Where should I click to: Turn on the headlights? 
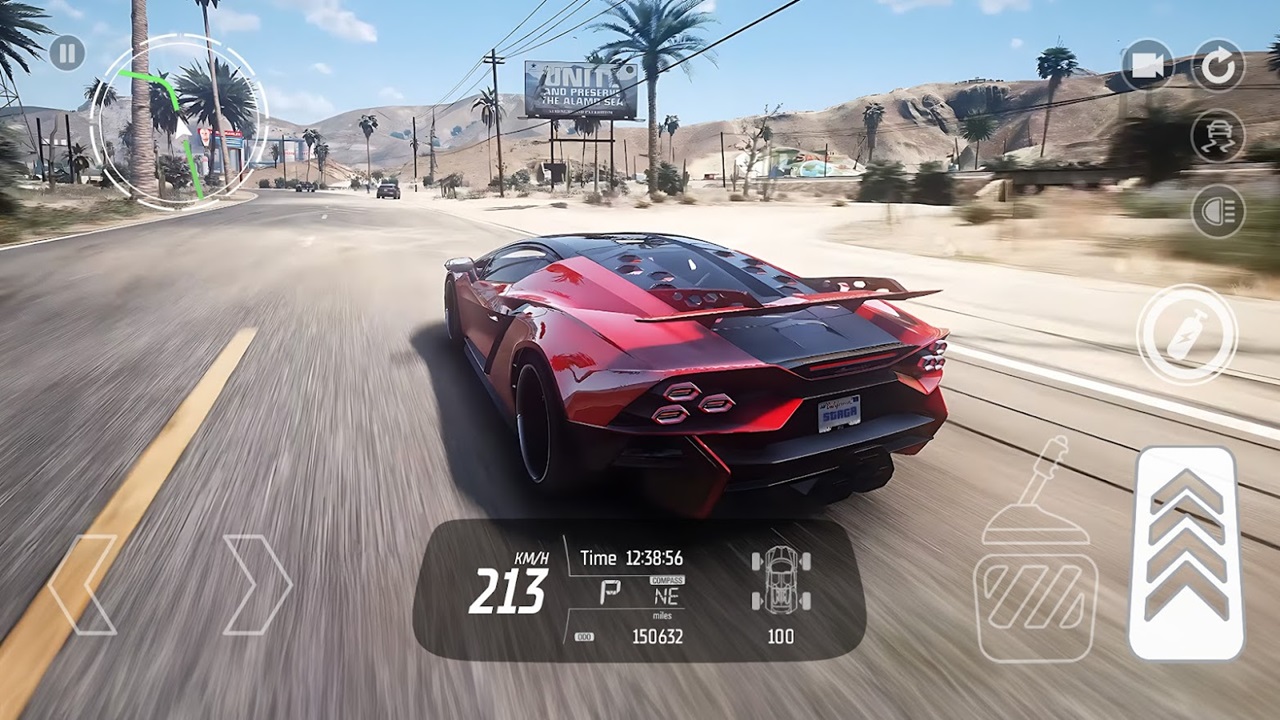[1218, 210]
